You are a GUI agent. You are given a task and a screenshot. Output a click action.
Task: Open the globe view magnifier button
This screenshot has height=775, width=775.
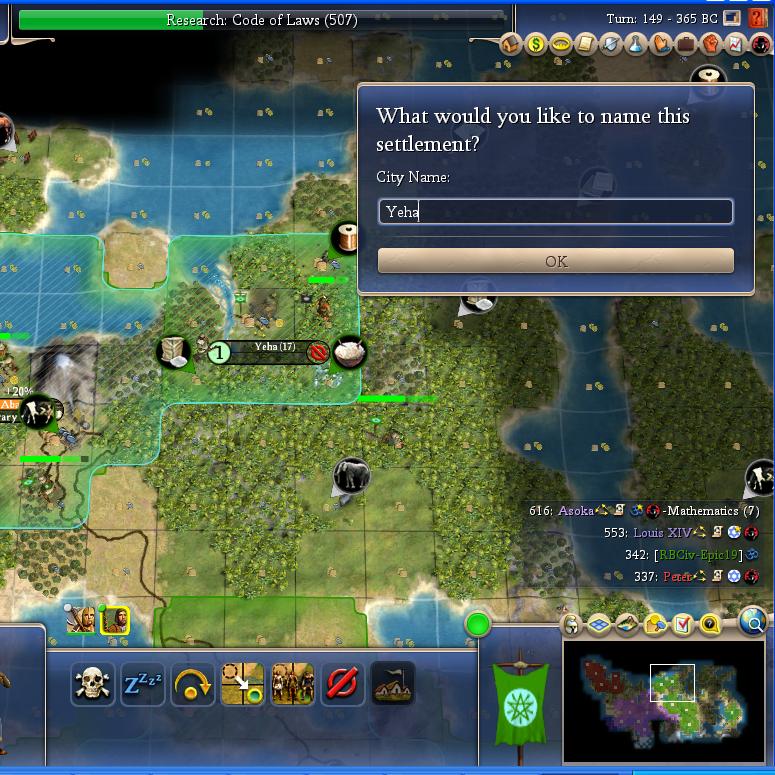[x=754, y=624]
